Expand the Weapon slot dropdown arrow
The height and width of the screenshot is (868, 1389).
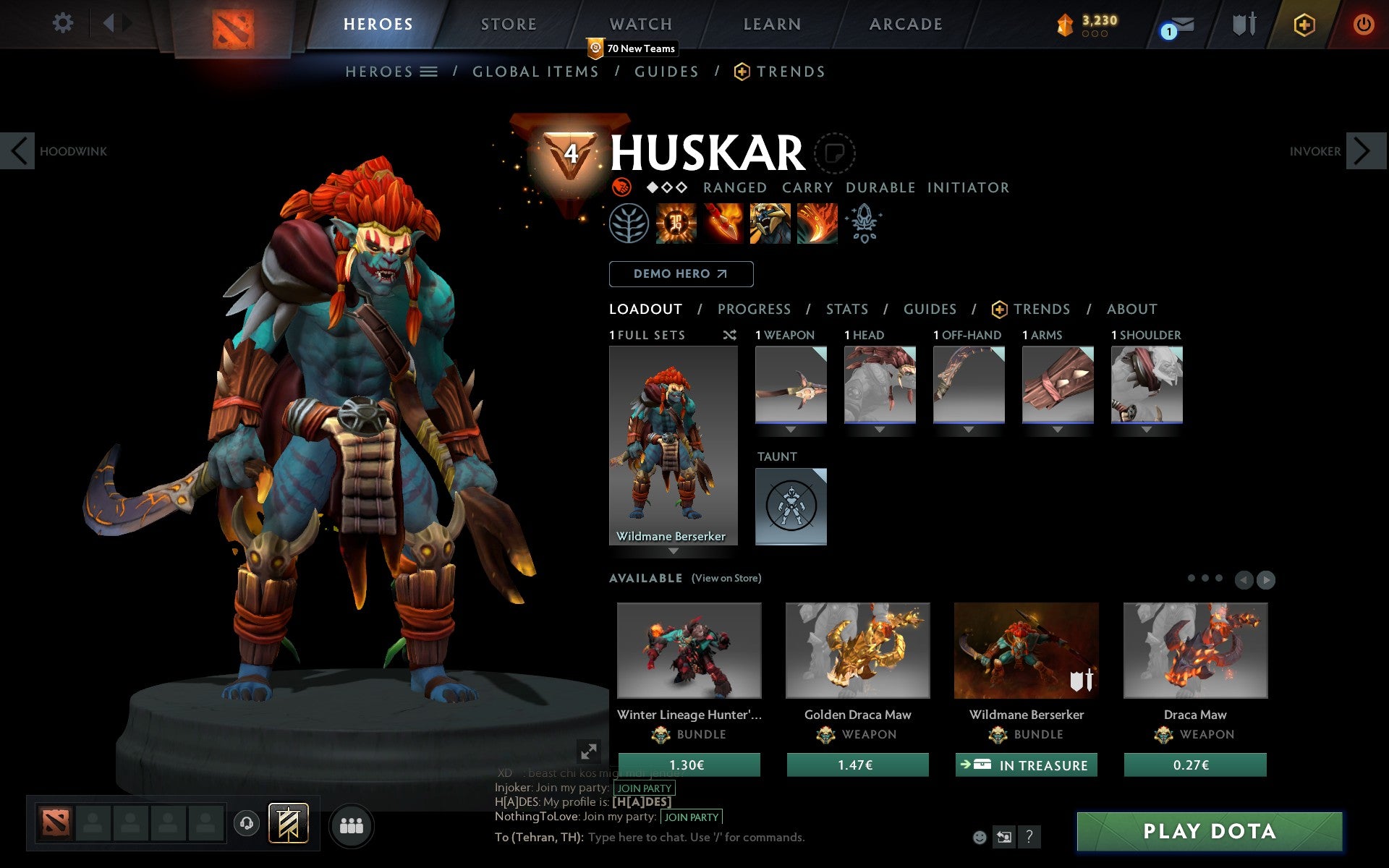(791, 428)
